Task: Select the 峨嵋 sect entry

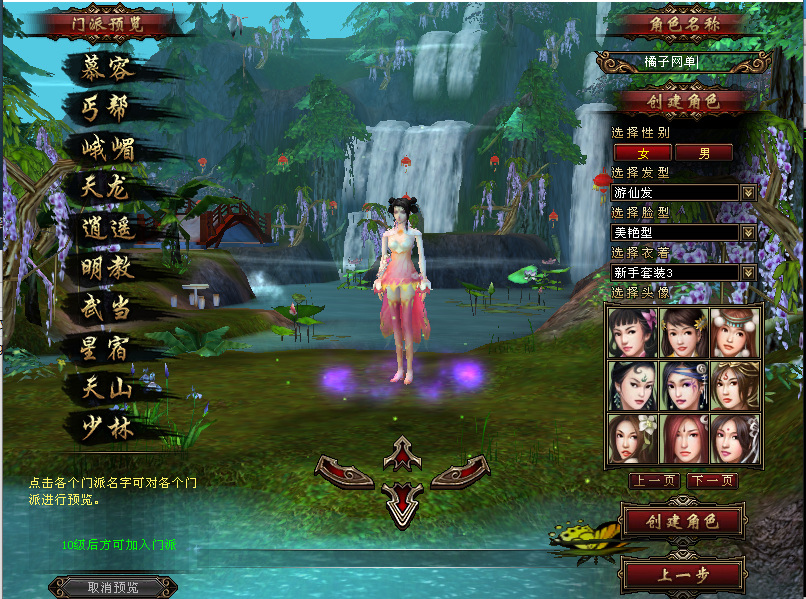Action: (x=108, y=148)
